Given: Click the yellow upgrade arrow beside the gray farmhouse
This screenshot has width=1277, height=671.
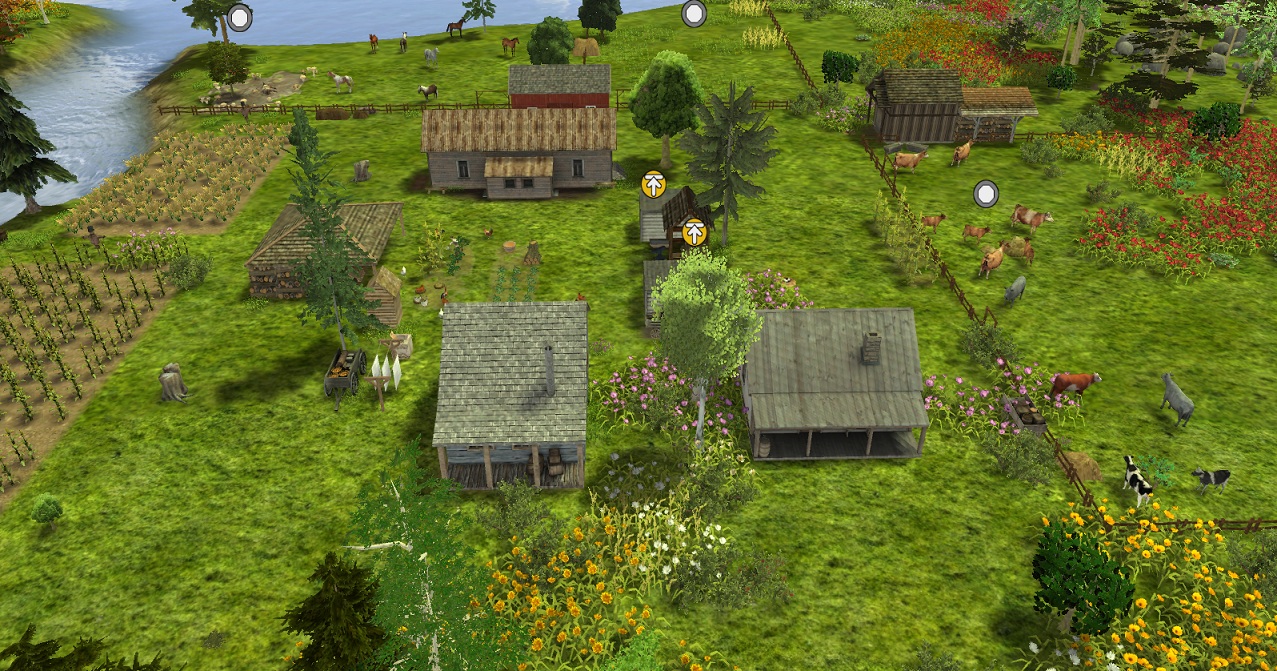Looking at the screenshot, I should pos(653,184).
